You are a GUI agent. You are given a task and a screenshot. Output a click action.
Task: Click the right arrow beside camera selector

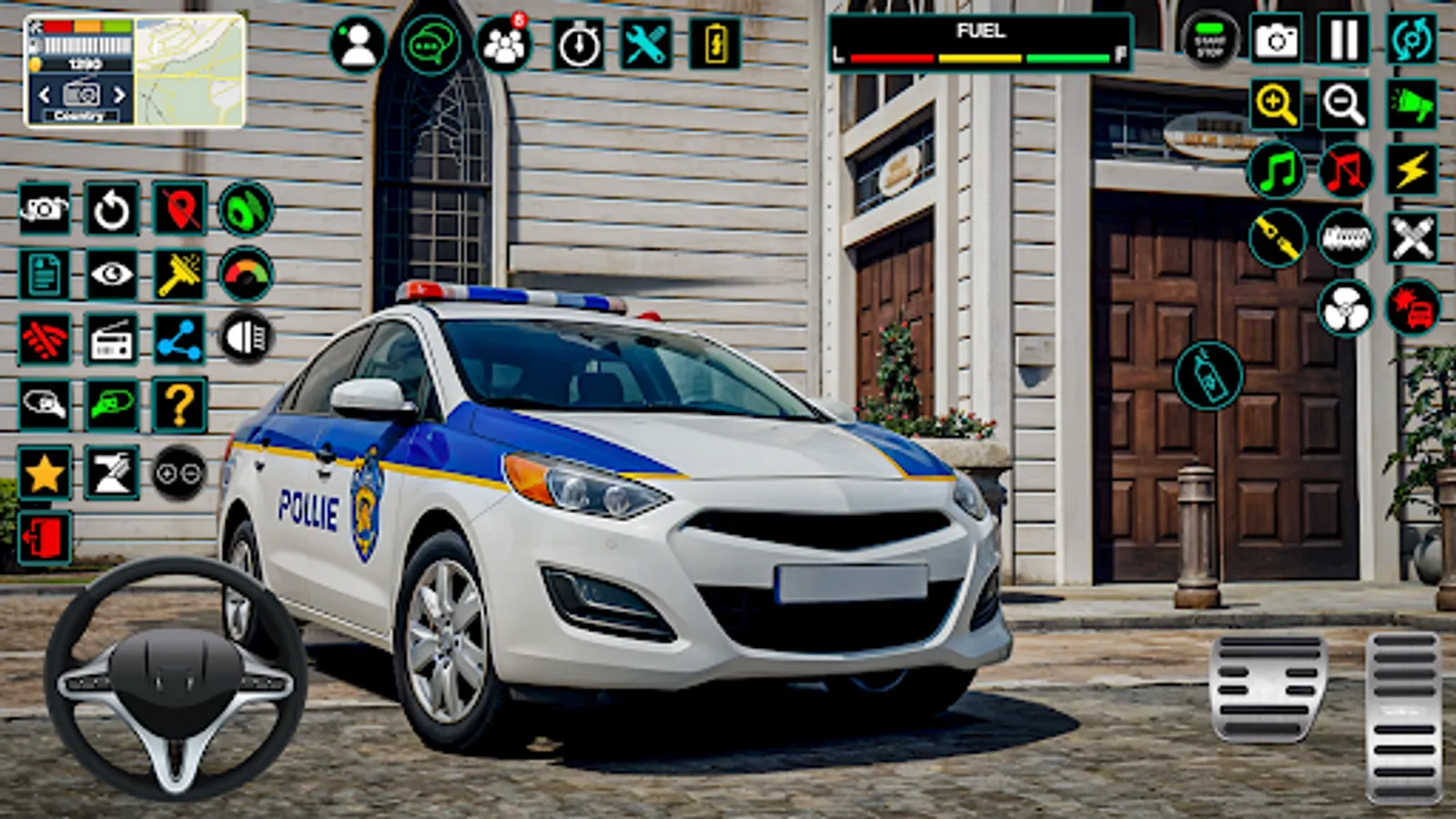point(117,95)
